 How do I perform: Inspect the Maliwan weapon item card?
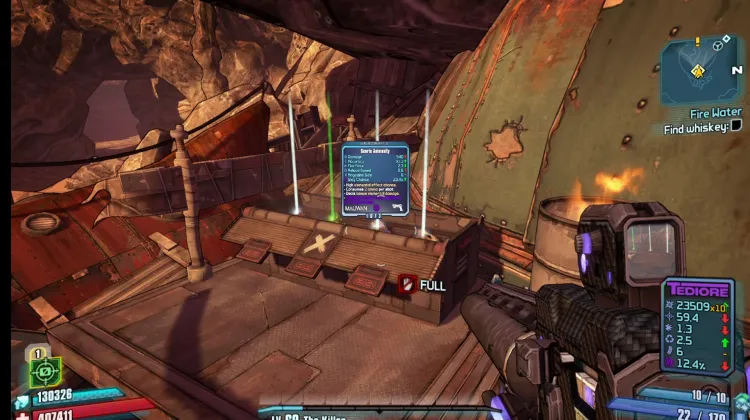[x=374, y=181]
